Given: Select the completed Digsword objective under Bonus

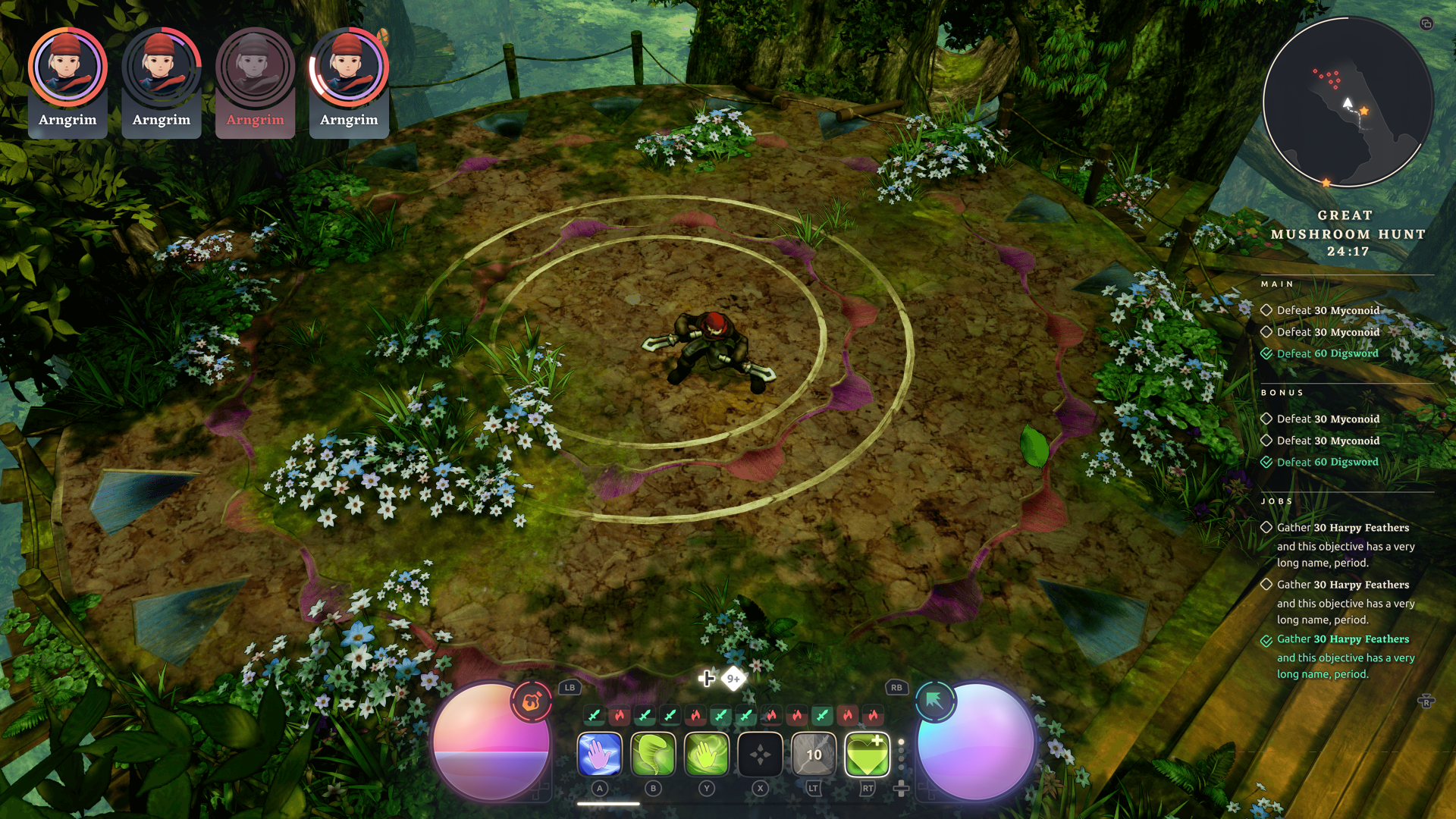Looking at the screenshot, I should (x=1327, y=462).
